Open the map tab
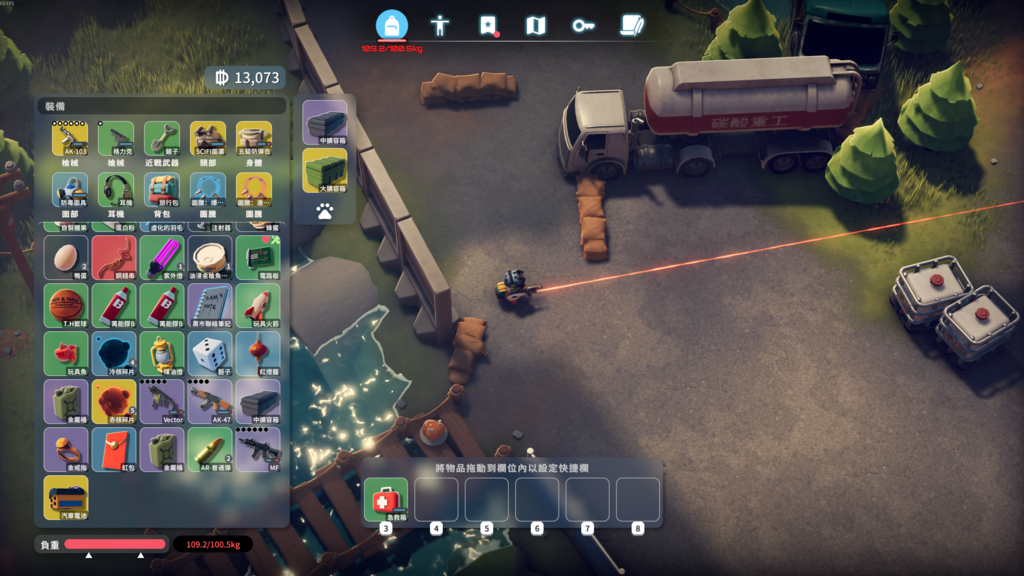The image size is (1024, 576). pos(536,25)
